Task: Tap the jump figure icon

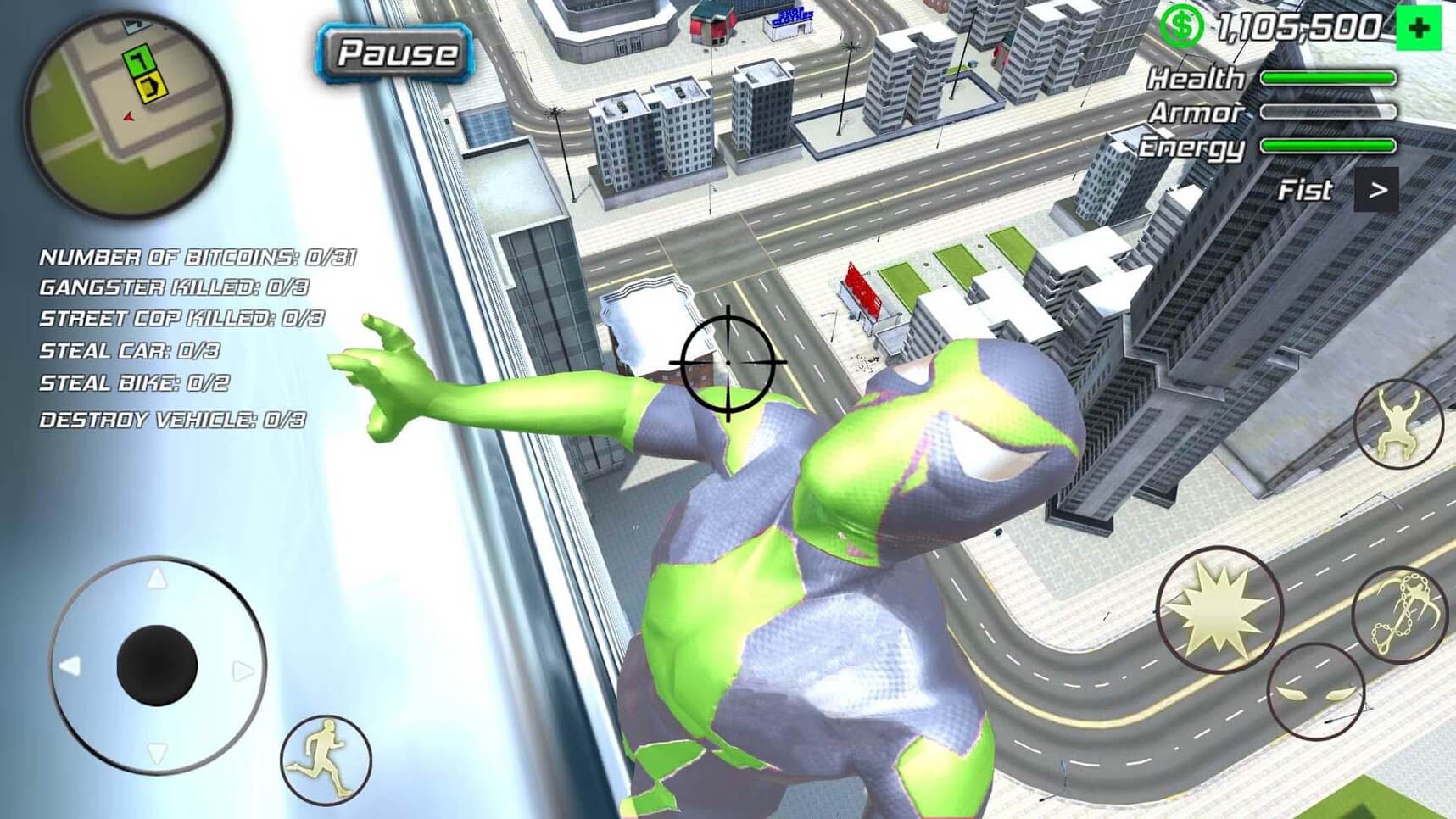Action: coord(1397,425)
